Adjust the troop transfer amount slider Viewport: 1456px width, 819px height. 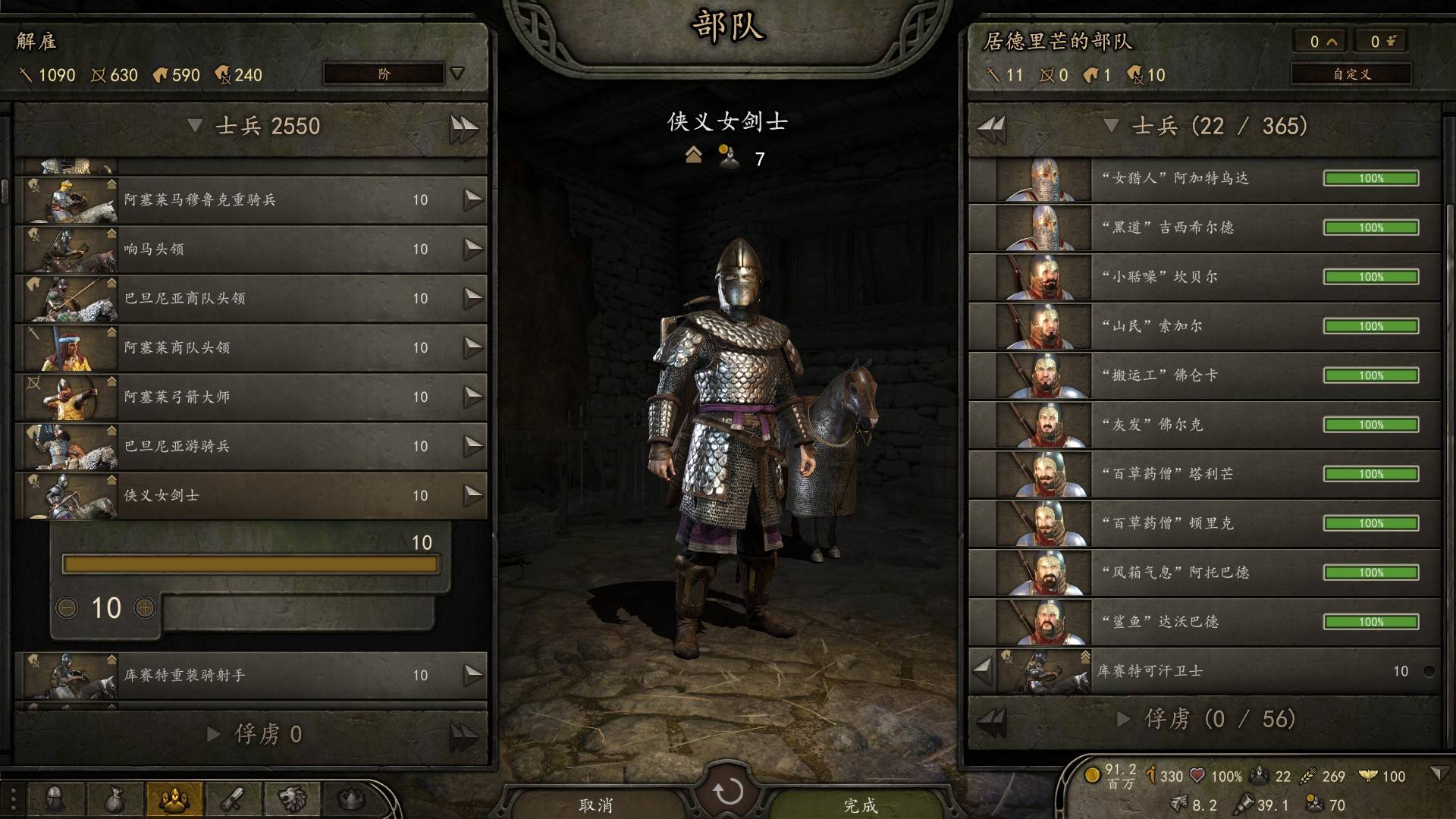tap(250, 564)
